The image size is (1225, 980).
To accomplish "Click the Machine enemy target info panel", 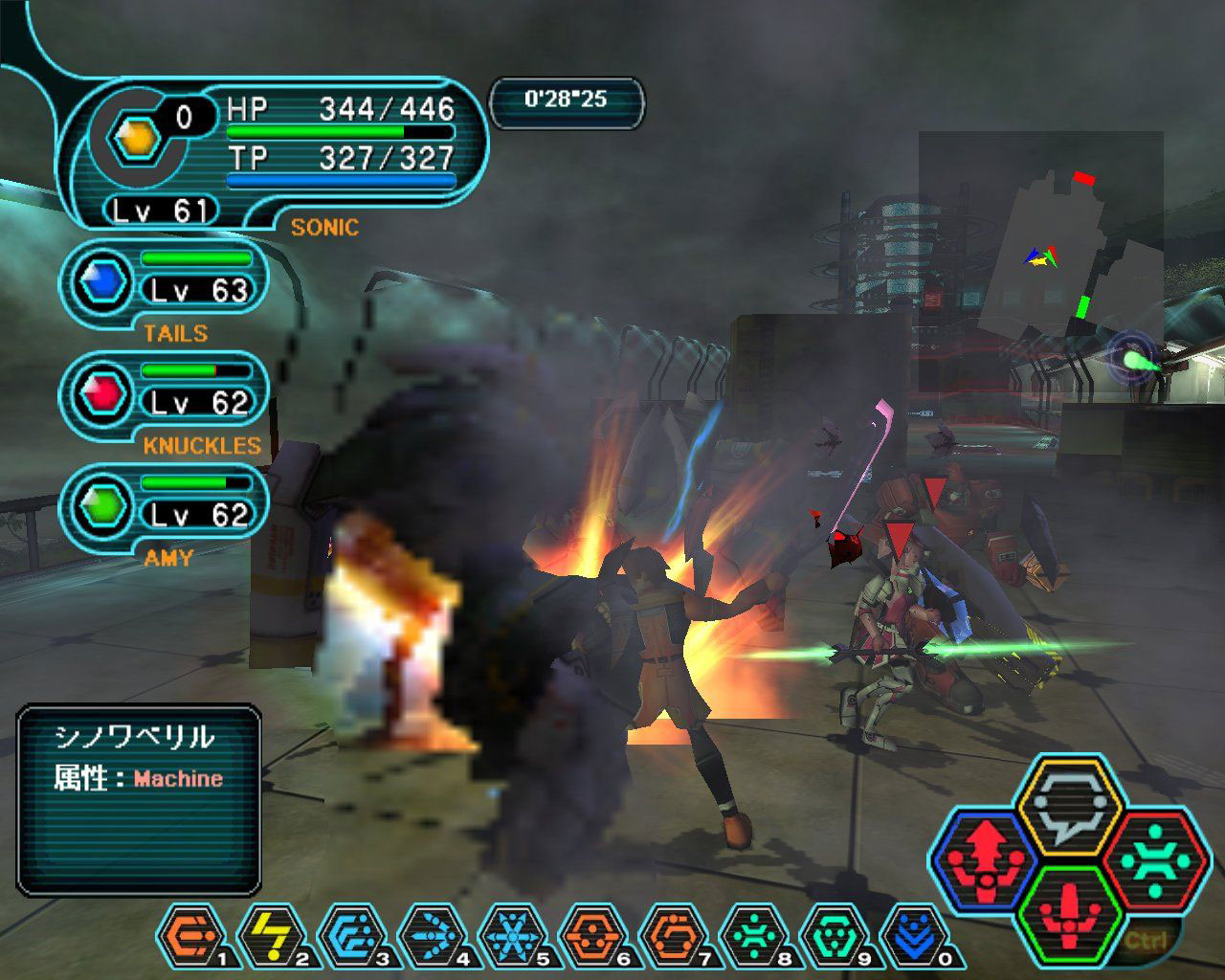I will coord(140,798).
